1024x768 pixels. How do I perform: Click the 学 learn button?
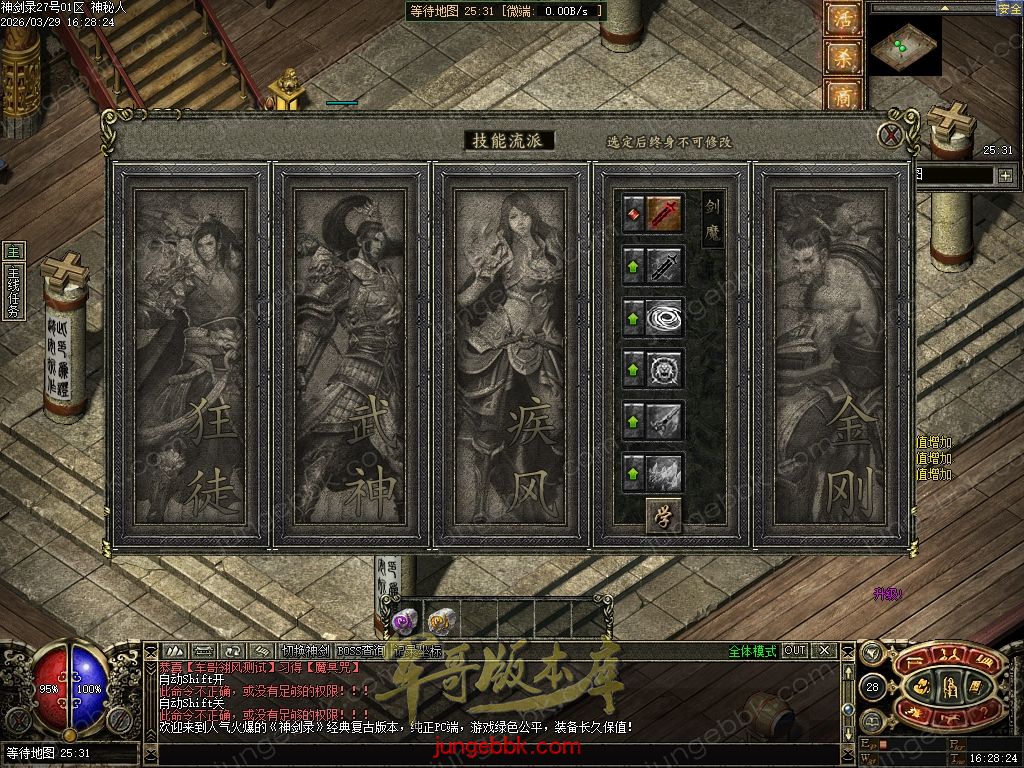(x=662, y=515)
